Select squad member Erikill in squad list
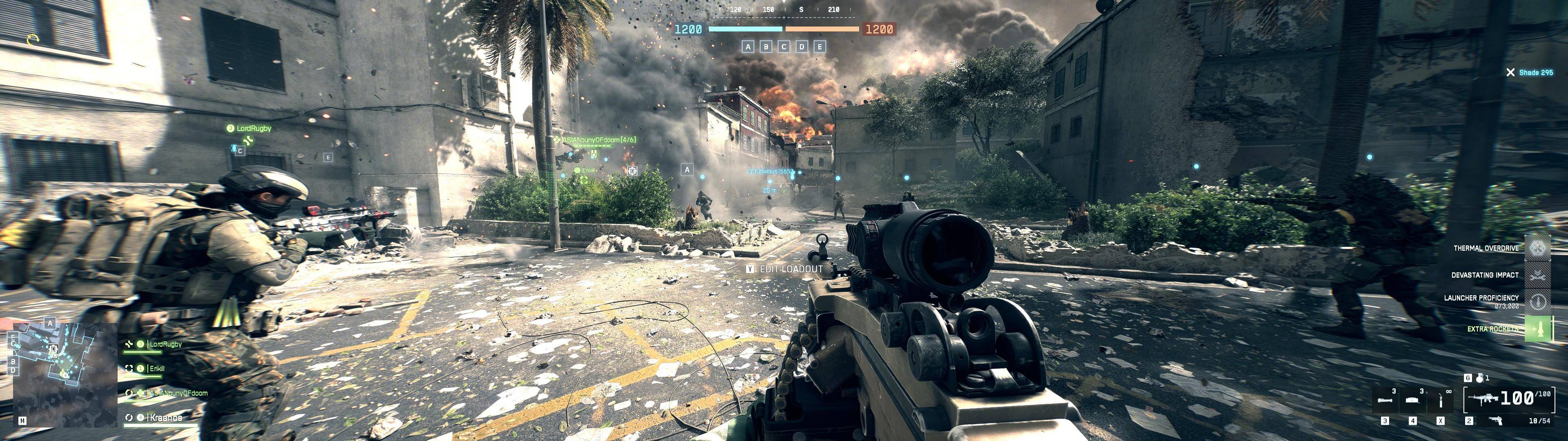Image resolution: width=1568 pixels, height=441 pixels. coord(156,368)
